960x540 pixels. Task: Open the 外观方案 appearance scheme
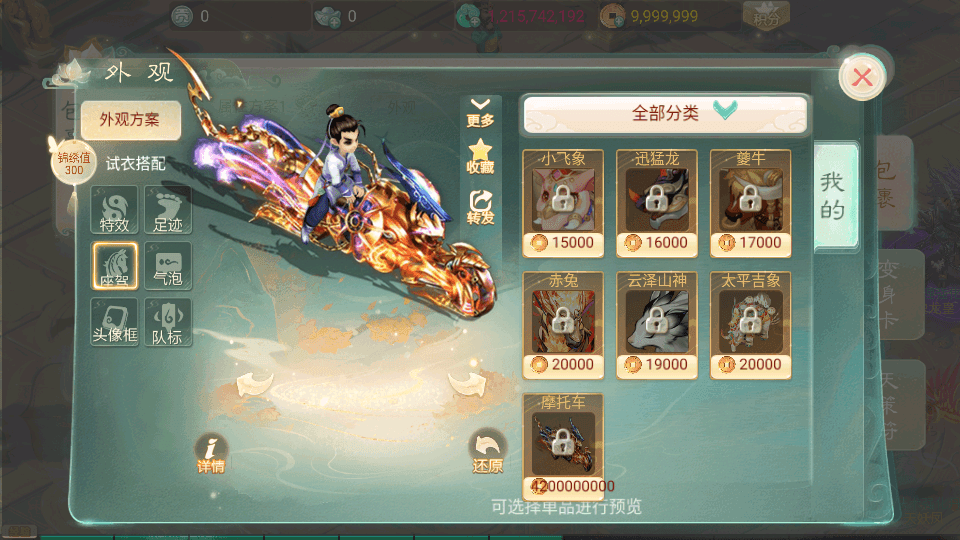coord(131,120)
